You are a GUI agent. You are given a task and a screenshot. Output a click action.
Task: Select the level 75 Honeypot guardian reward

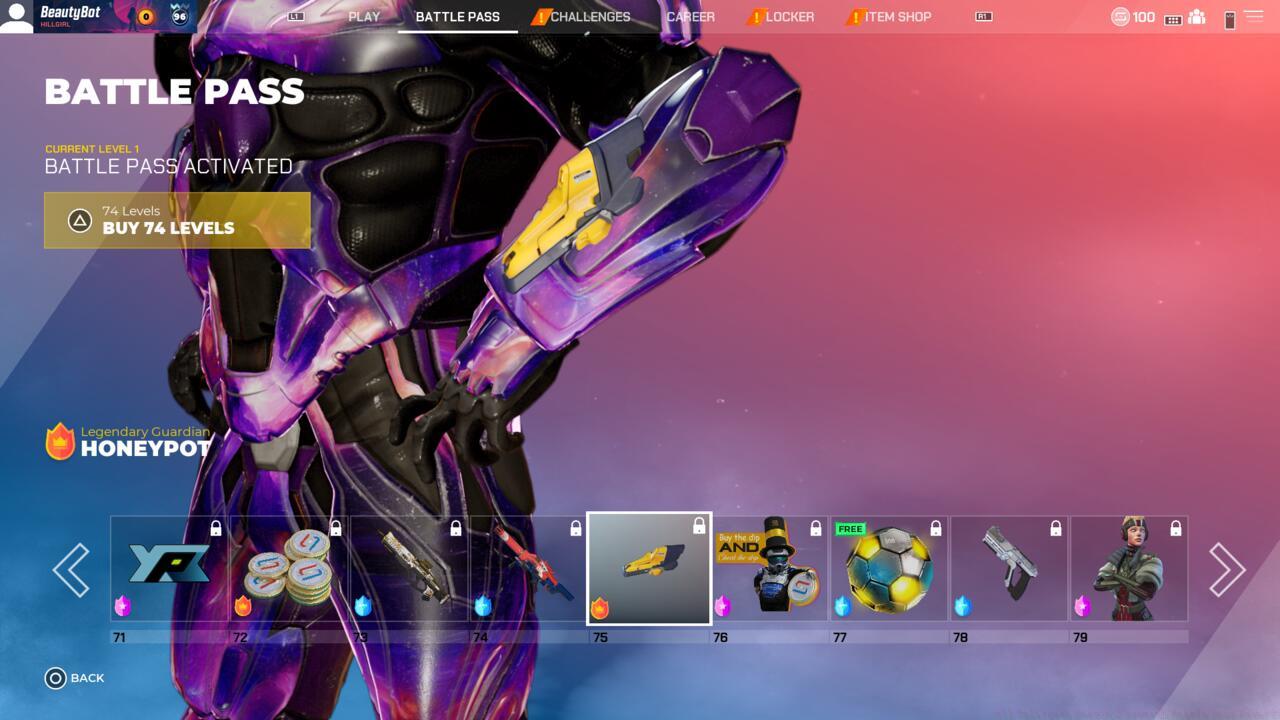[649, 568]
